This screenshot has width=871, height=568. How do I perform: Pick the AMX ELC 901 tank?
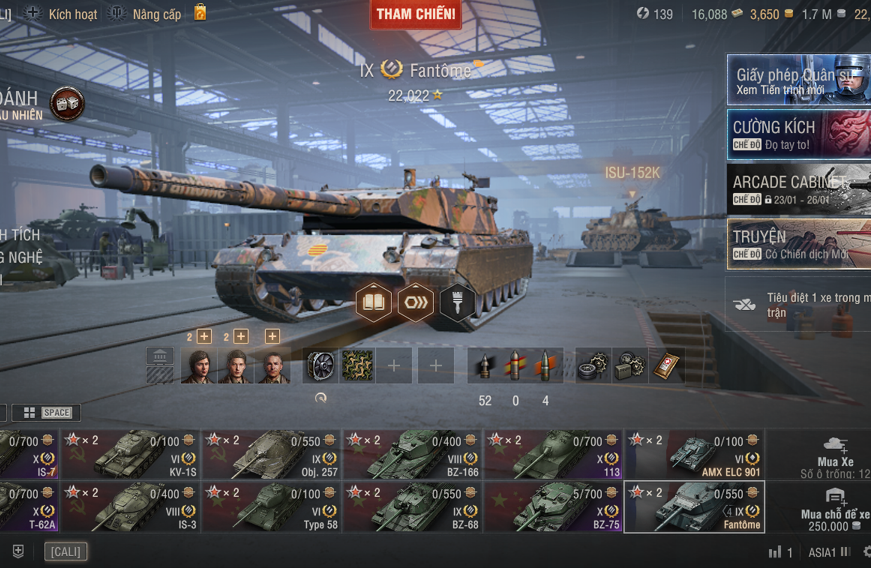[x=695, y=454]
